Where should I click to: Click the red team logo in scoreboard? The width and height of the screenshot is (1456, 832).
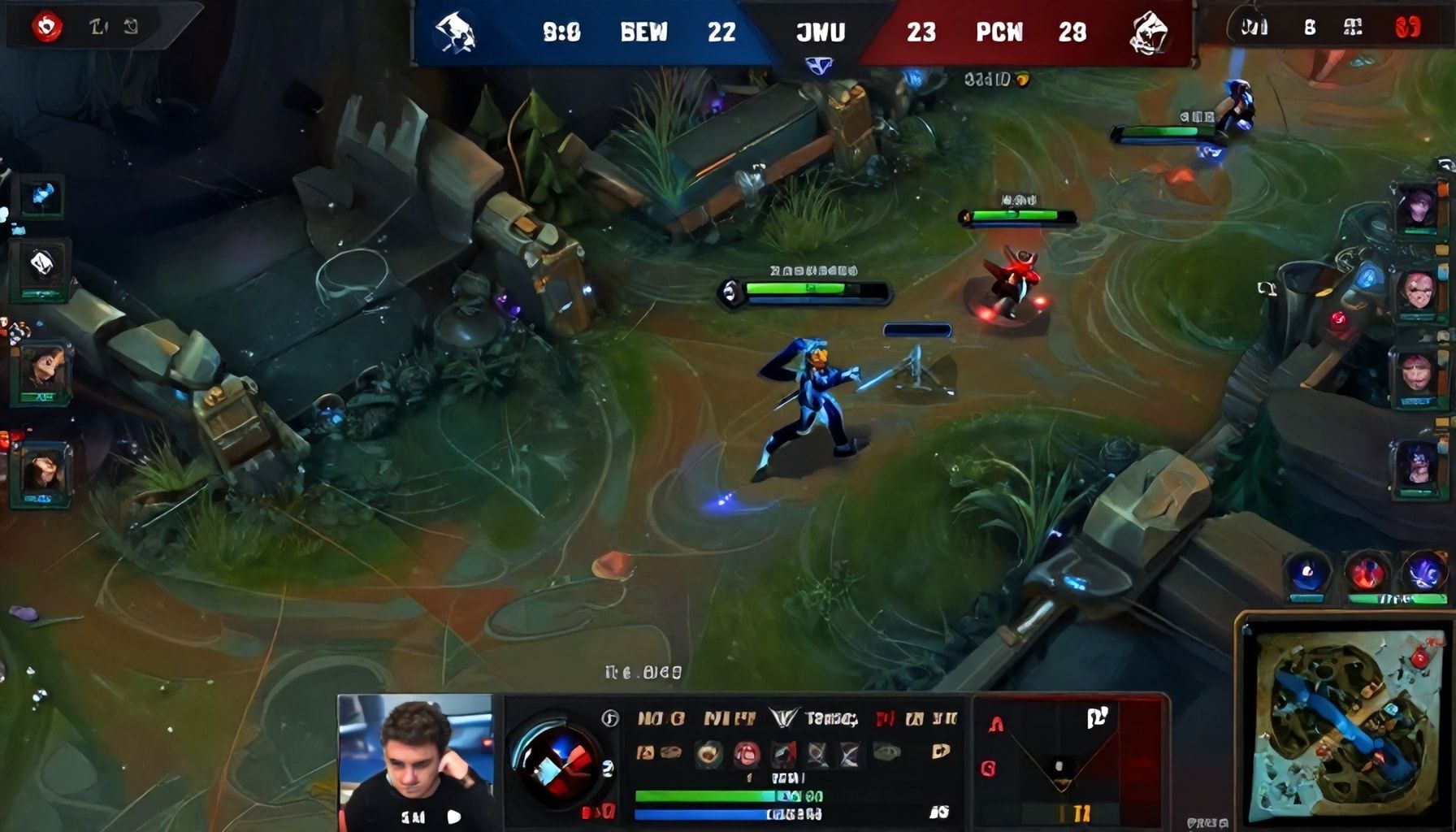coord(1149,33)
